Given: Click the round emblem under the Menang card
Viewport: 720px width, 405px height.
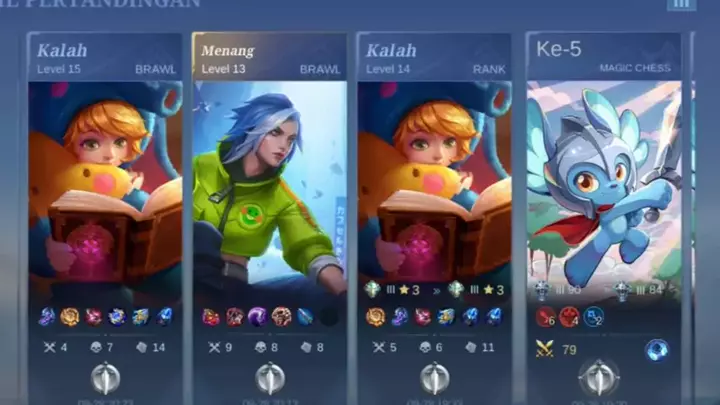Looking at the screenshot, I should click(x=270, y=377).
